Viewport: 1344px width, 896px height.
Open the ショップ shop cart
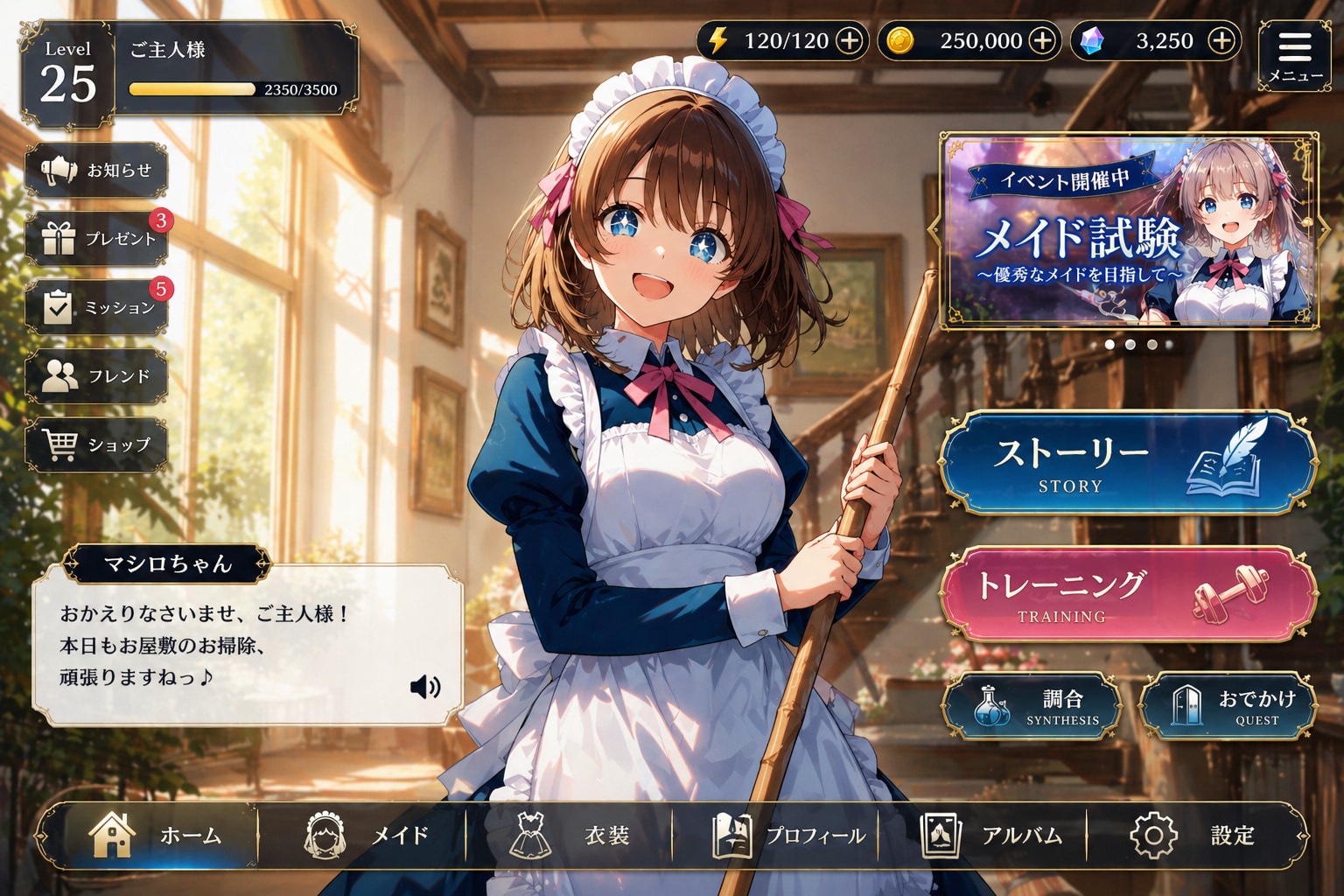coord(99,444)
